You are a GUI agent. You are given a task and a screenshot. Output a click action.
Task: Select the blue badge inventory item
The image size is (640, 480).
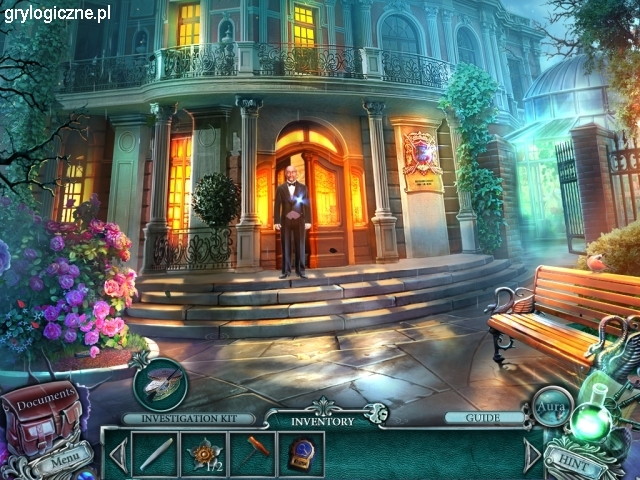[300, 453]
